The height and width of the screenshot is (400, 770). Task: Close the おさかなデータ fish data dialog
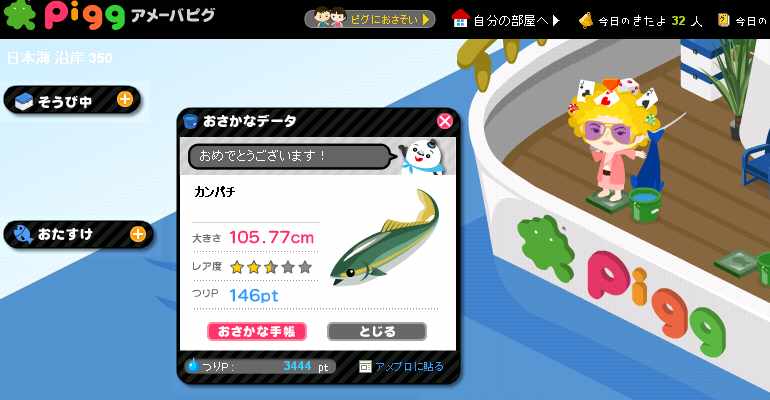click(x=445, y=121)
